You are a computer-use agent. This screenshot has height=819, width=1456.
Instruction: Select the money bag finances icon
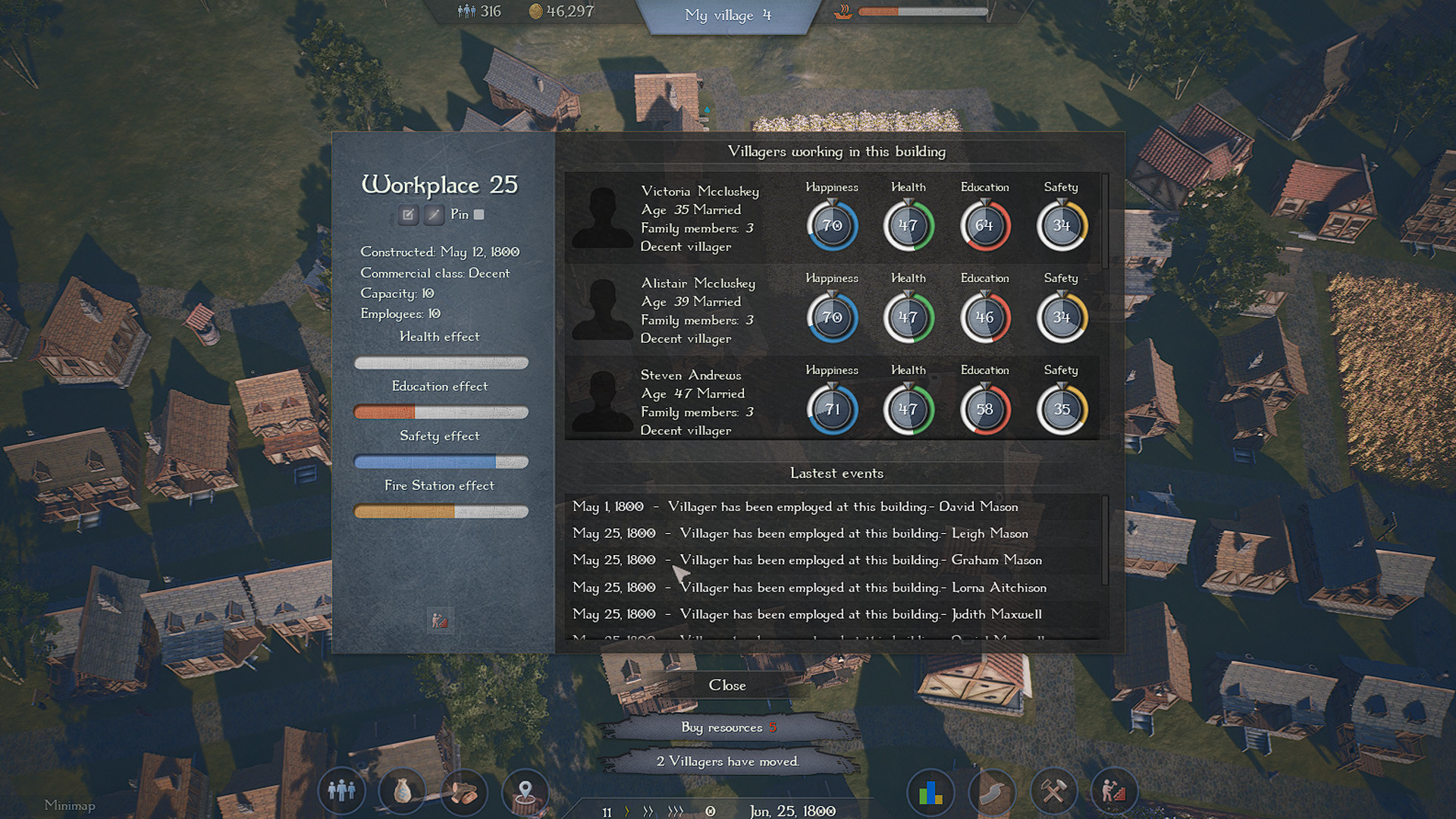point(402,791)
